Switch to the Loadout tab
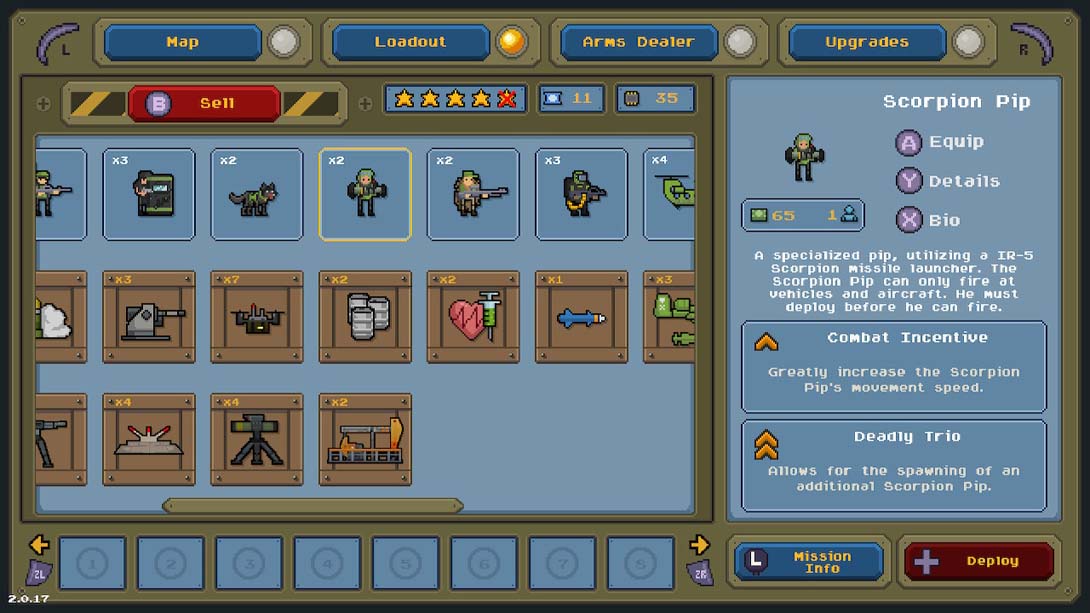The width and height of the screenshot is (1090, 613). (x=410, y=42)
